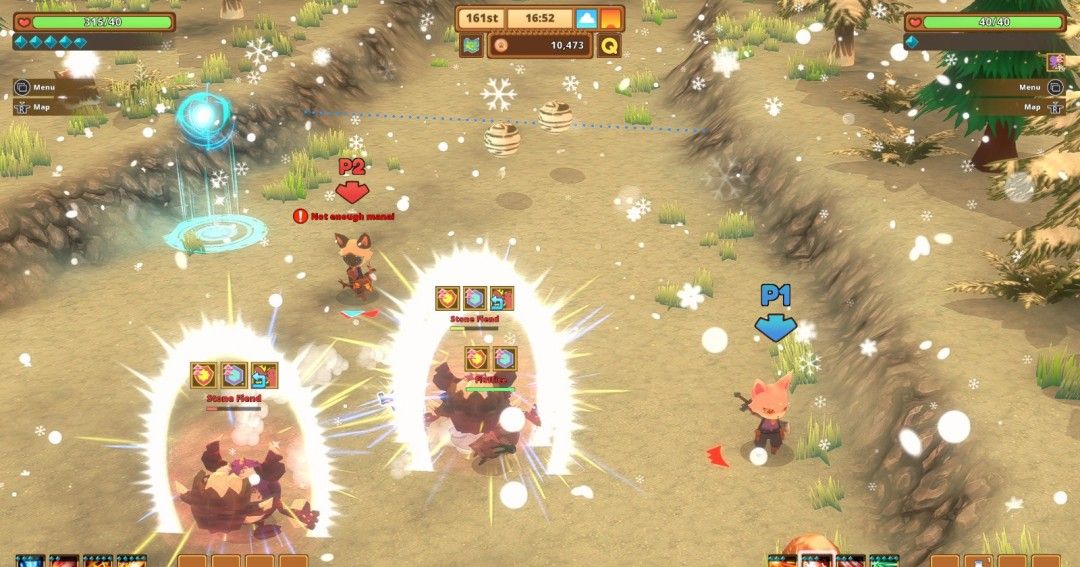Open the green world map icon
The image size is (1080, 567).
(471, 45)
